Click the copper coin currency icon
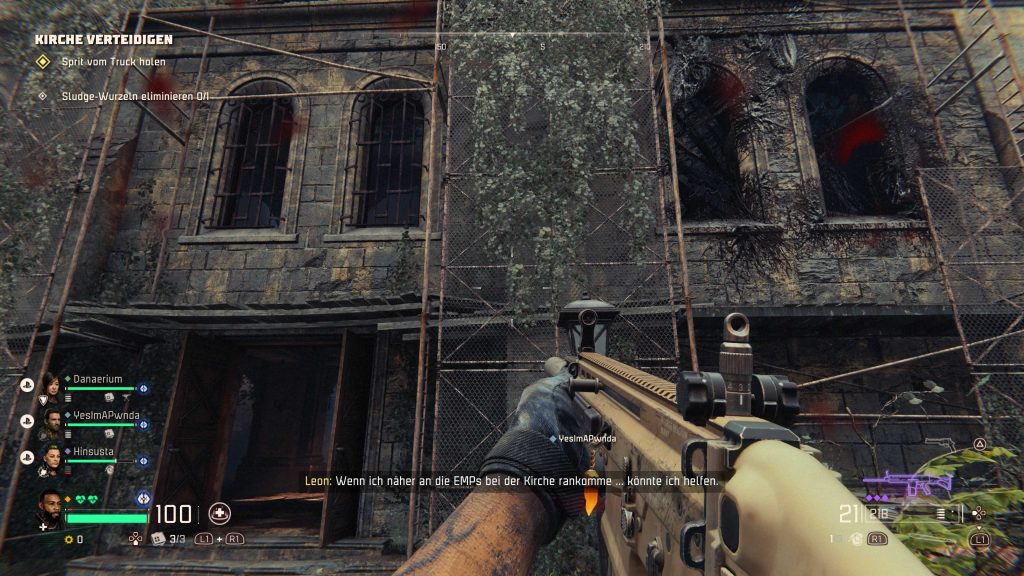Screen dimensions: 1024x576 click(68, 539)
